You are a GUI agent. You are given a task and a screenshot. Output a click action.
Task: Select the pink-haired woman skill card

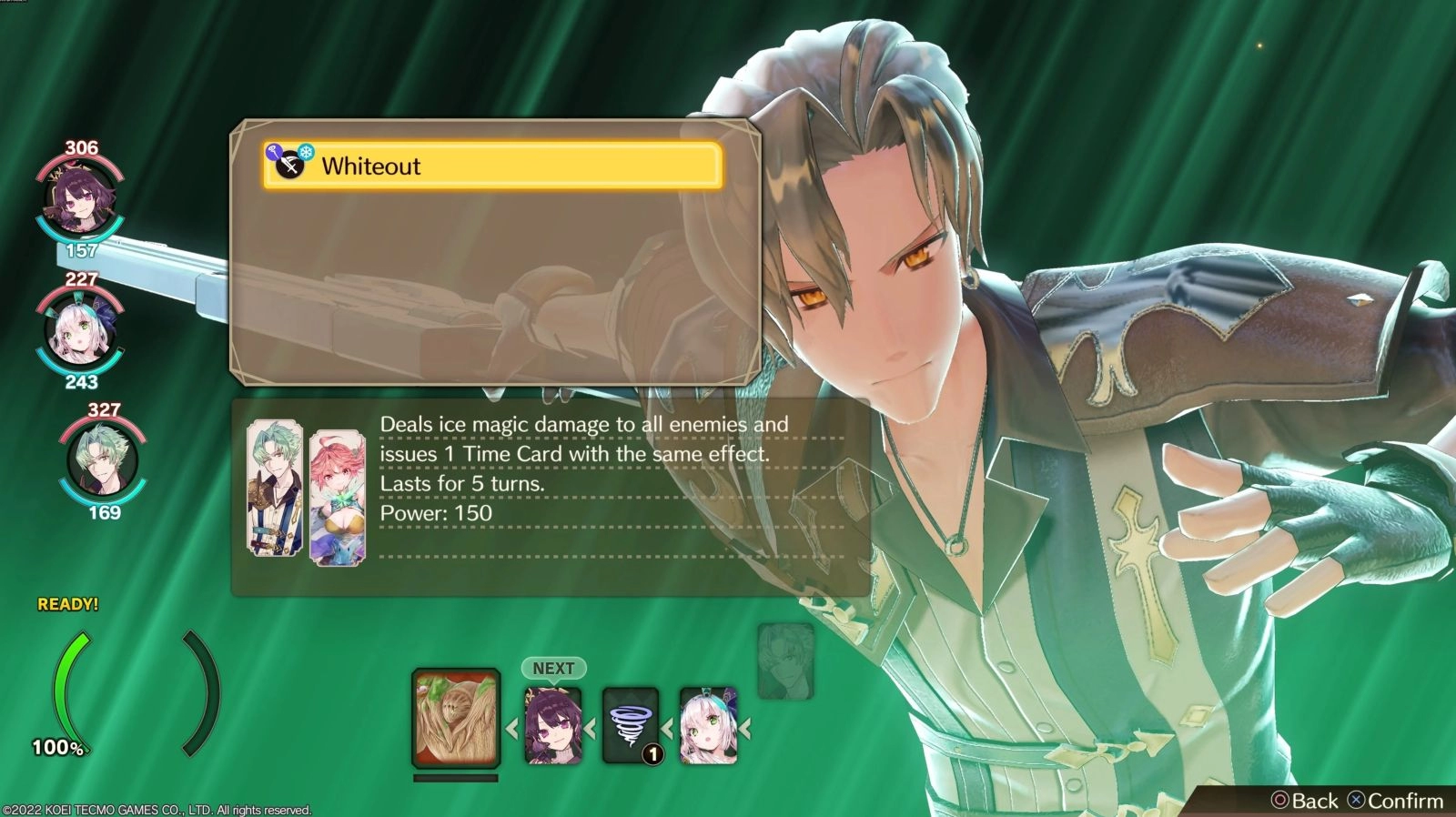[x=338, y=498]
